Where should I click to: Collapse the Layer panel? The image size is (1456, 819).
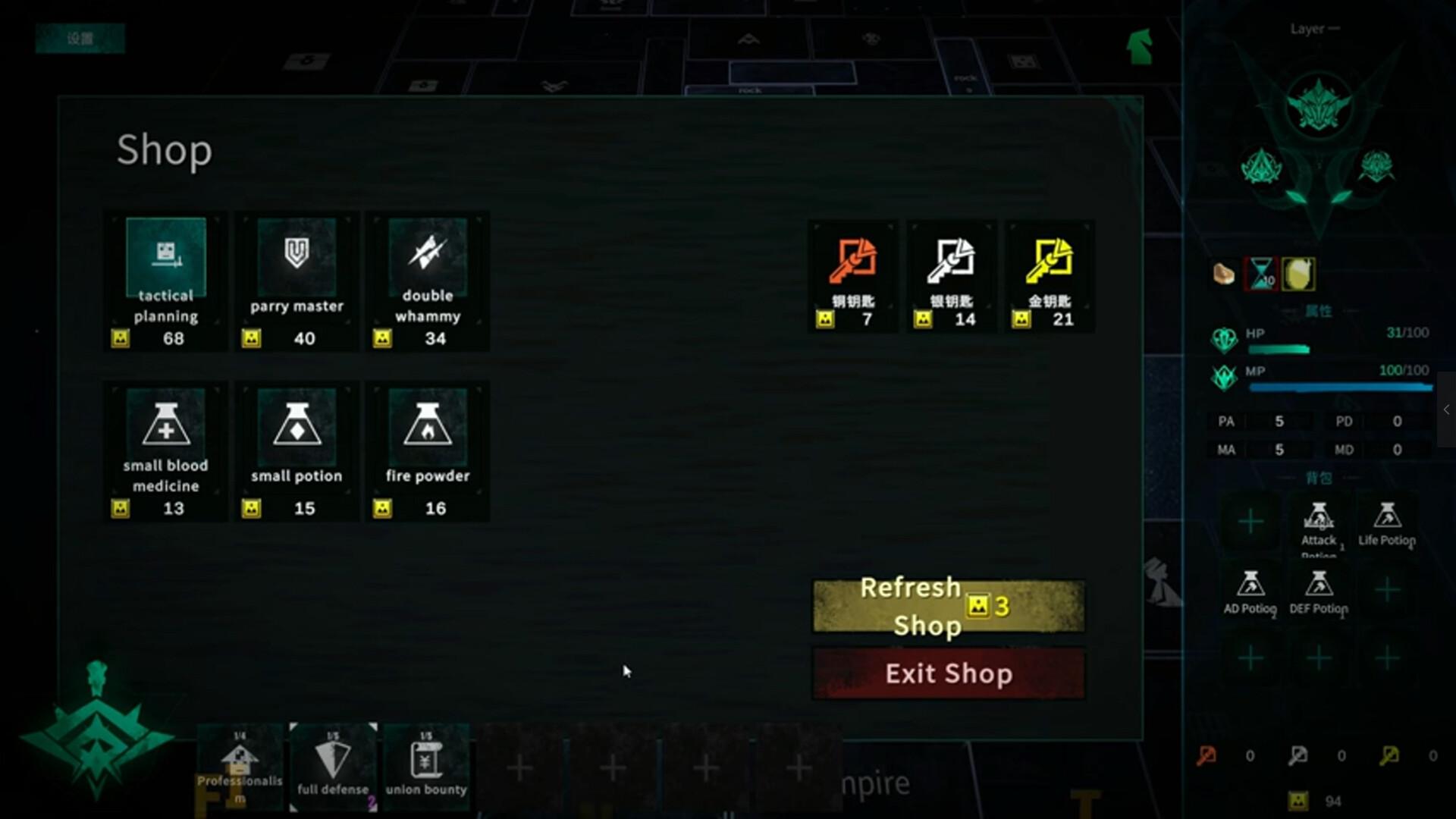pyautogui.click(x=1332, y=28)
